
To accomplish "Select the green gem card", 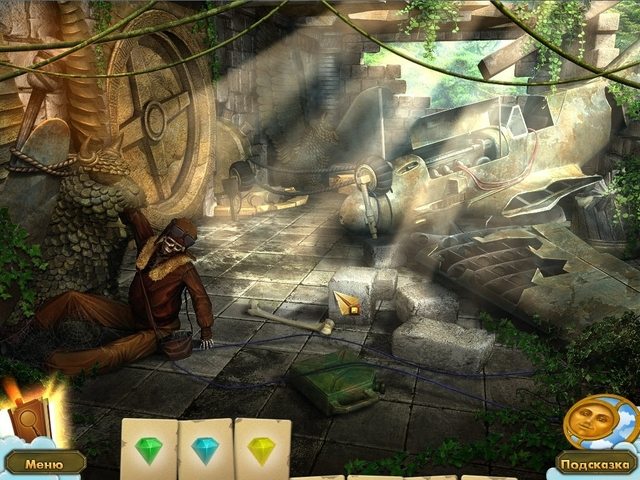I will coord(149,449).
